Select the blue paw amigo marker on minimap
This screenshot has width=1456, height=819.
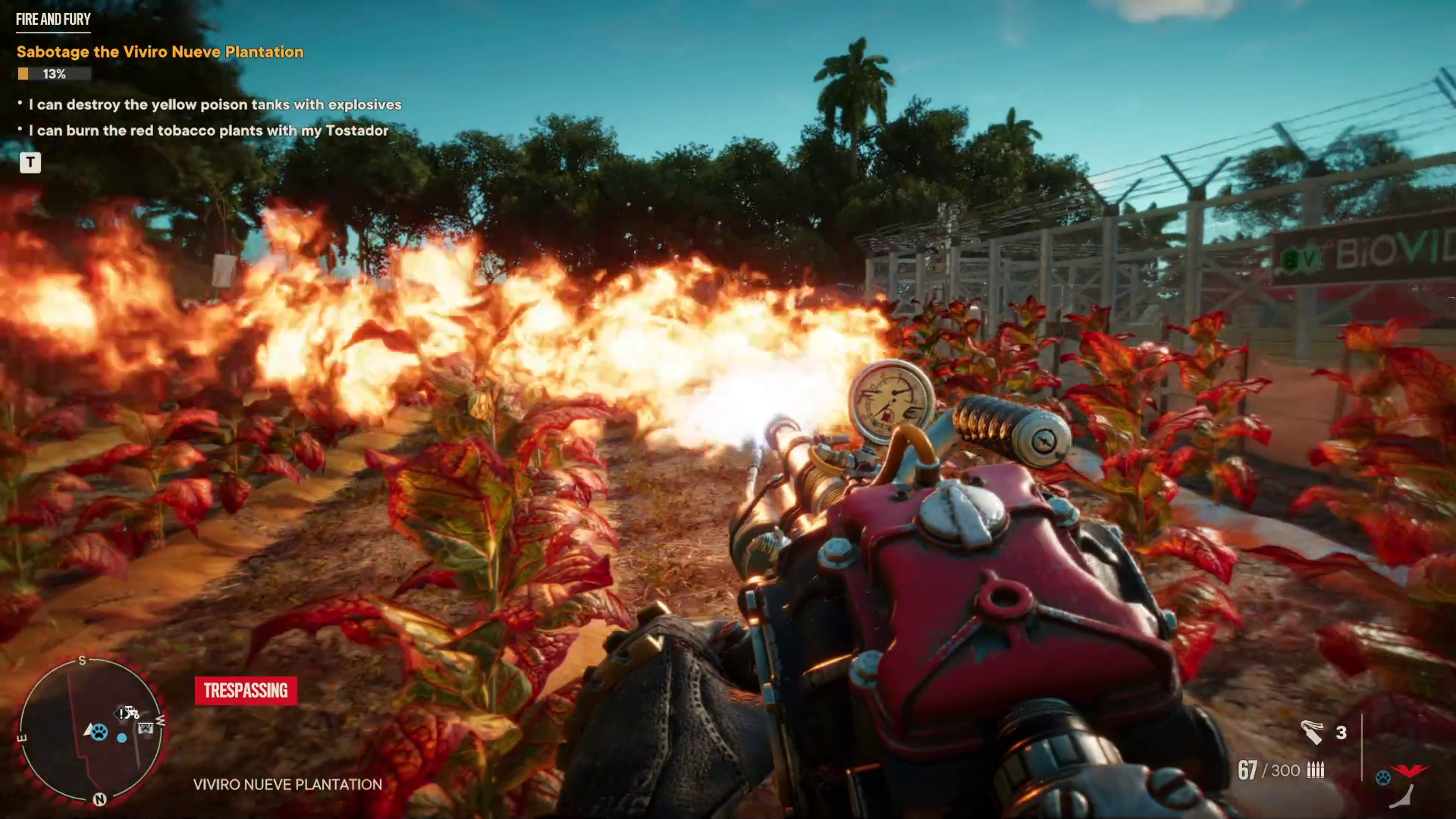[99, 732]
